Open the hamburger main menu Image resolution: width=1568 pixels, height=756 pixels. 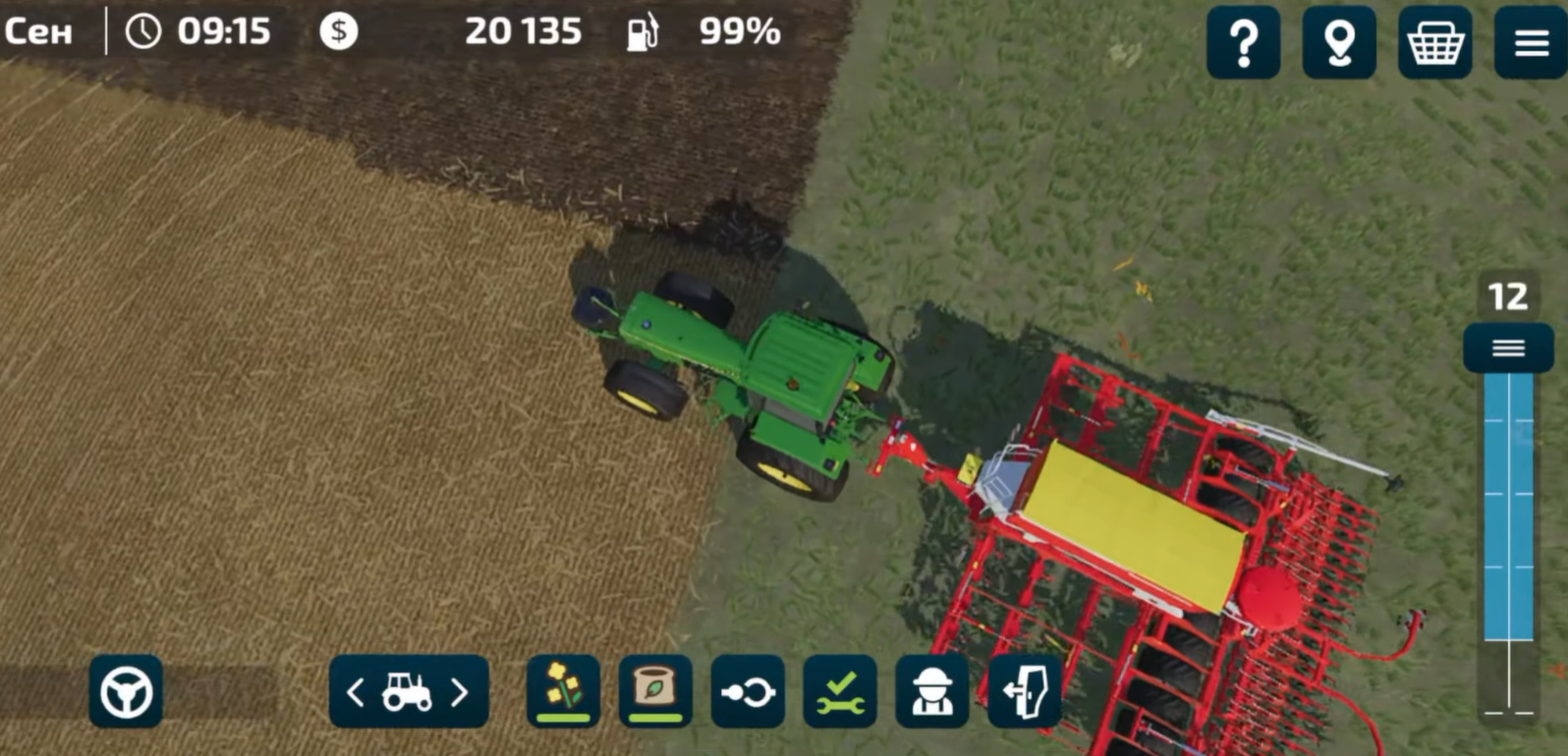(x=1530, y=42)
